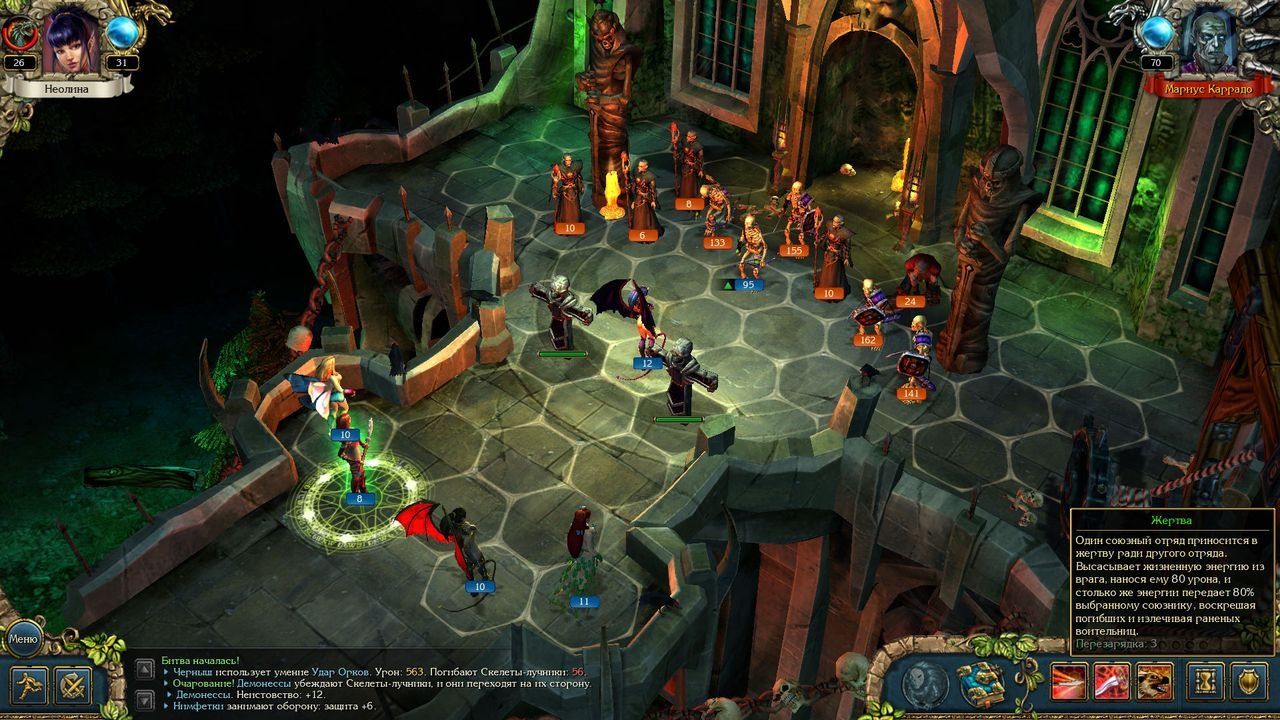
Task: Target the enemy skeleton stack numbered 155
Action: click(x=797, y=215)
